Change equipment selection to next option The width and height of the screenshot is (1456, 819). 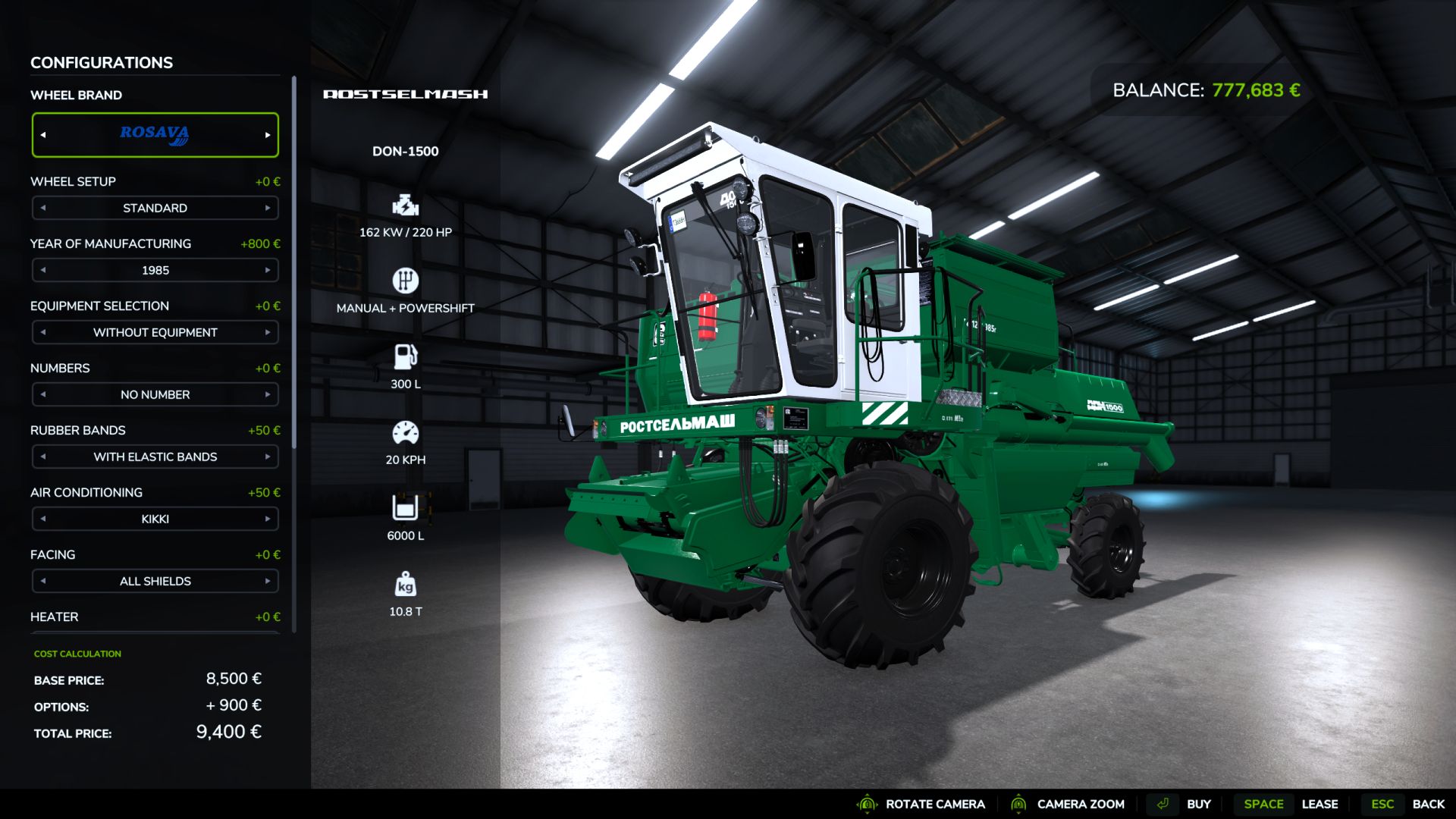click(x=268, y=332)
